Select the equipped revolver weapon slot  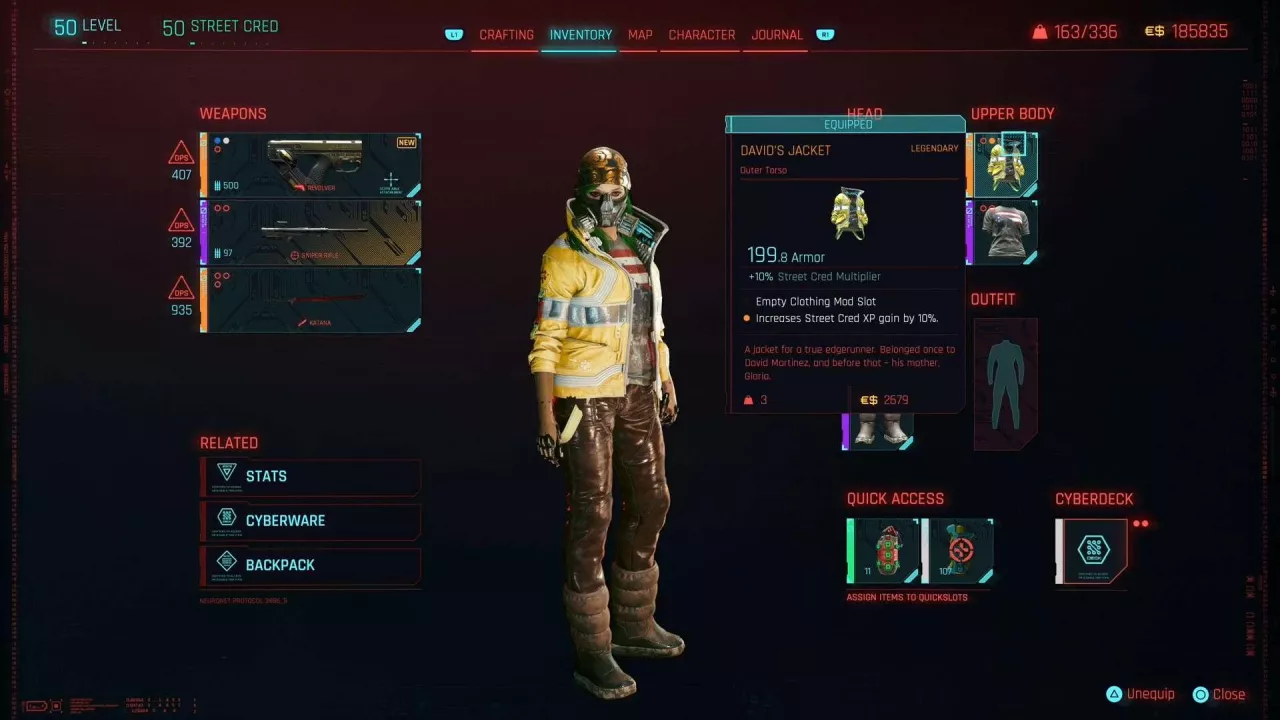coord(310,163)
